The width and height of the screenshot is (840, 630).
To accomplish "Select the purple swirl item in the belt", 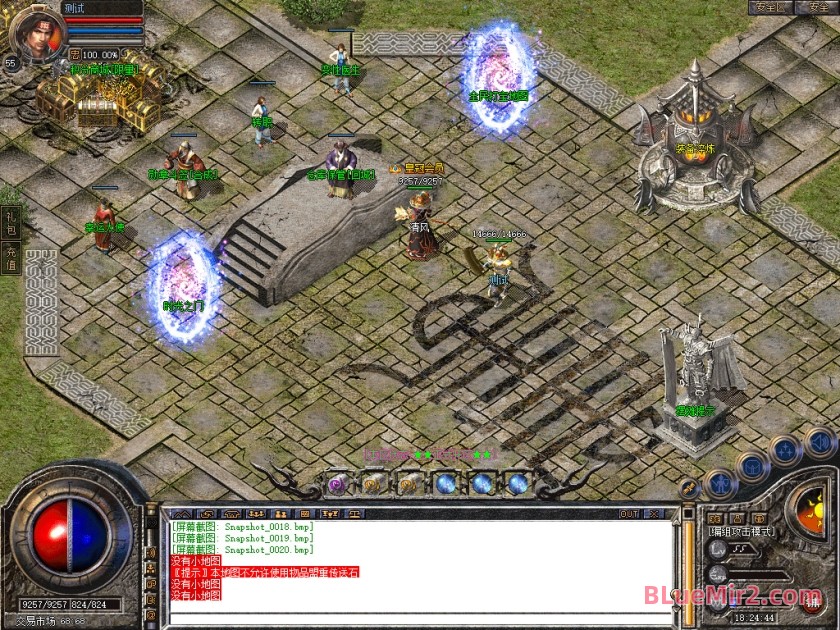I will point(338,484).
